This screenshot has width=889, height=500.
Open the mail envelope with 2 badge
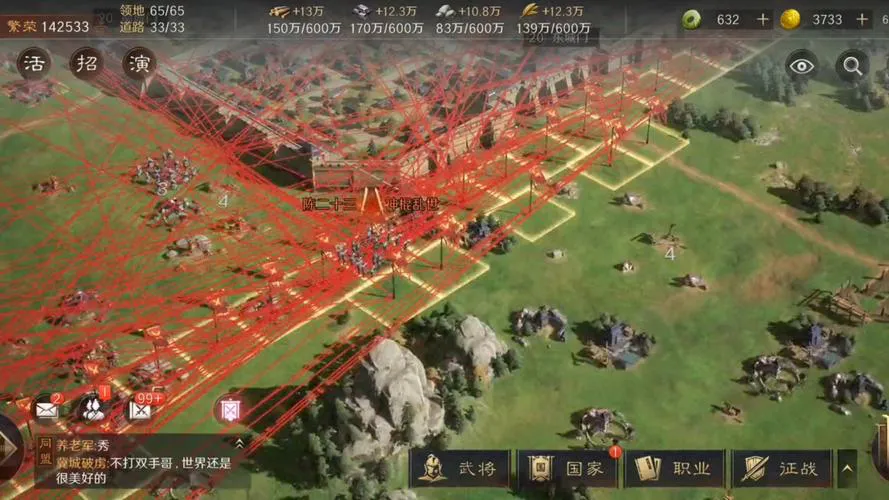(x=46, y=409)
